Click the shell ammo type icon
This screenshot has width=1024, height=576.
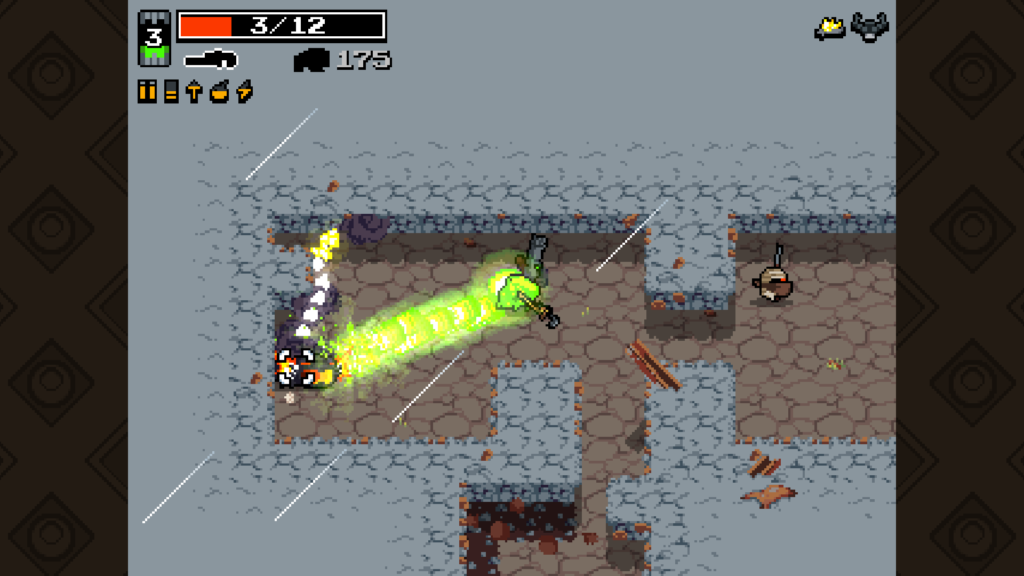tap(171, 92)
